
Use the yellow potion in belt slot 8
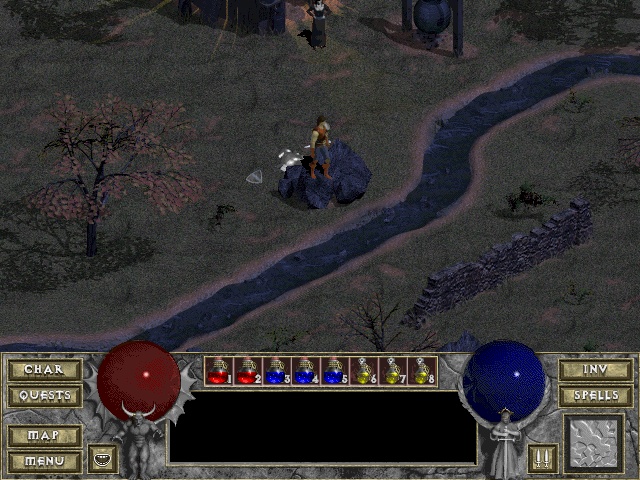422,371
